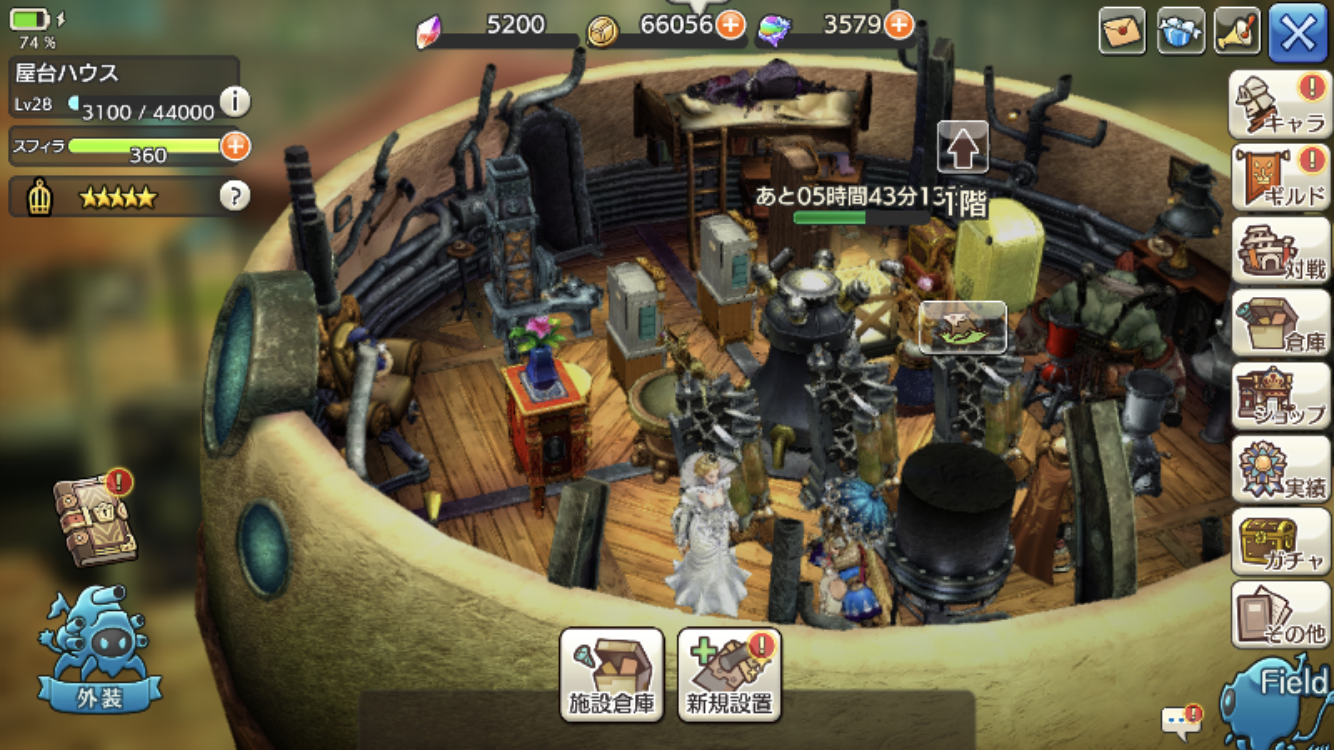Screen dimensions: 1334x750
Task: Add more rainbow crystals with the plus button
Action: coord(899,25)
